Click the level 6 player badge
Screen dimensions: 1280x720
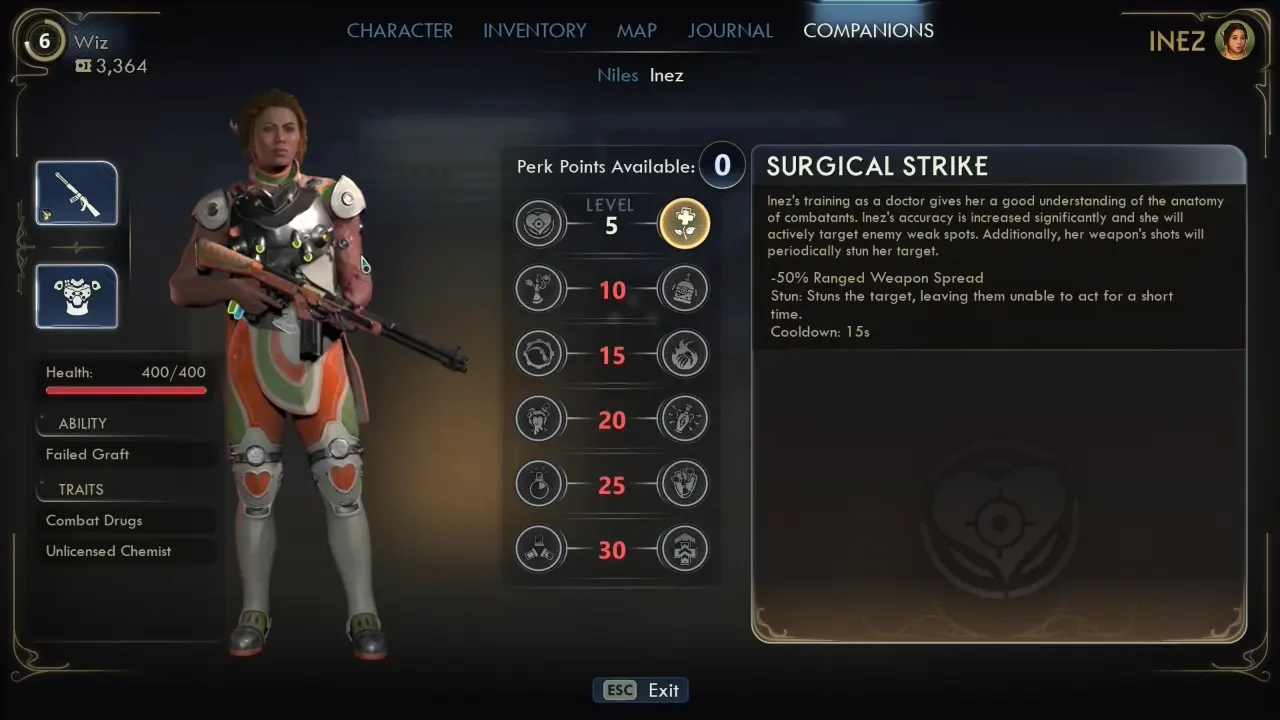click(x=44, y=42)
